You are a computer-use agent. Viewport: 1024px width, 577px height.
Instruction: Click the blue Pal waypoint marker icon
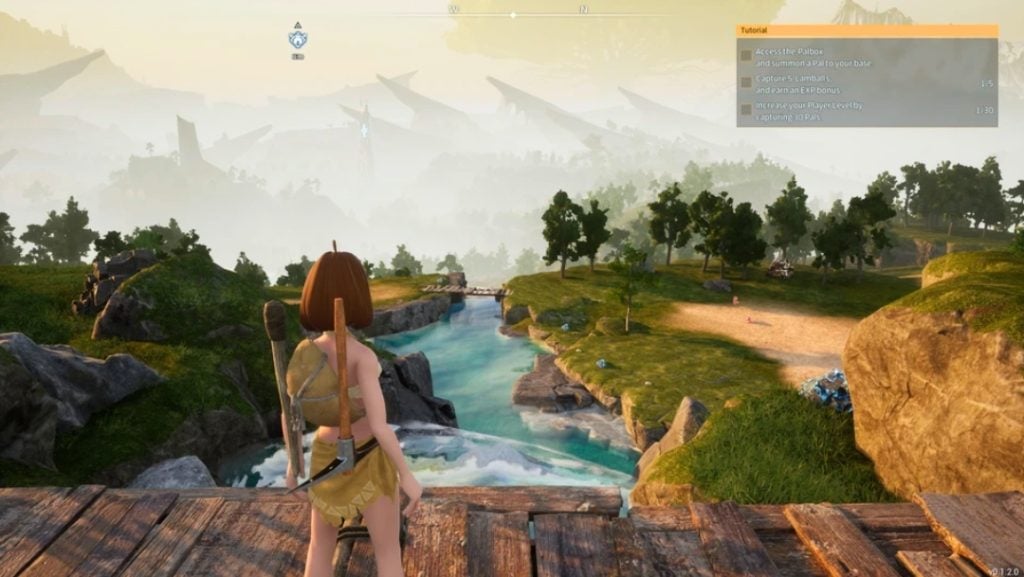click(298, 40)
